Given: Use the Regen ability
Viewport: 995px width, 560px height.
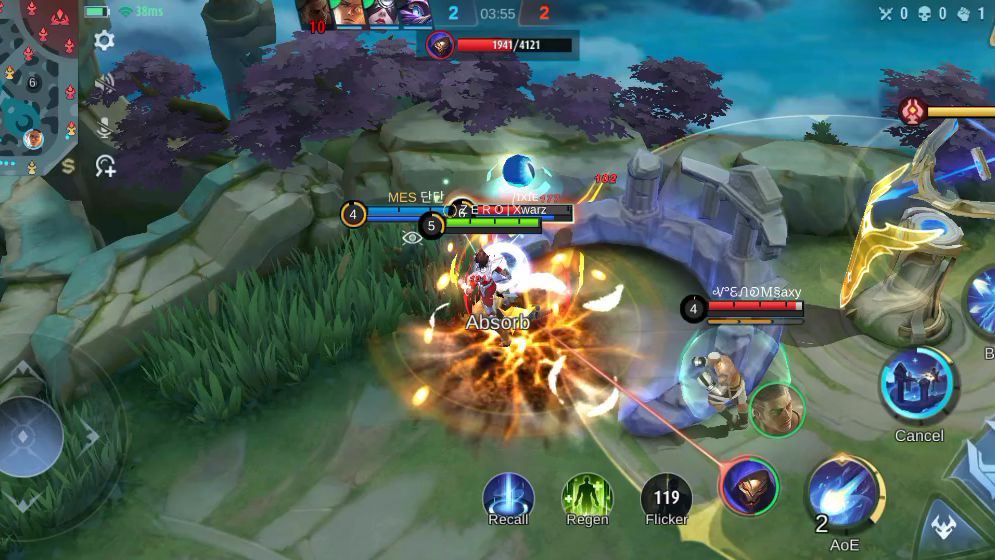Looking at the screenshot, I should (587, 497).
